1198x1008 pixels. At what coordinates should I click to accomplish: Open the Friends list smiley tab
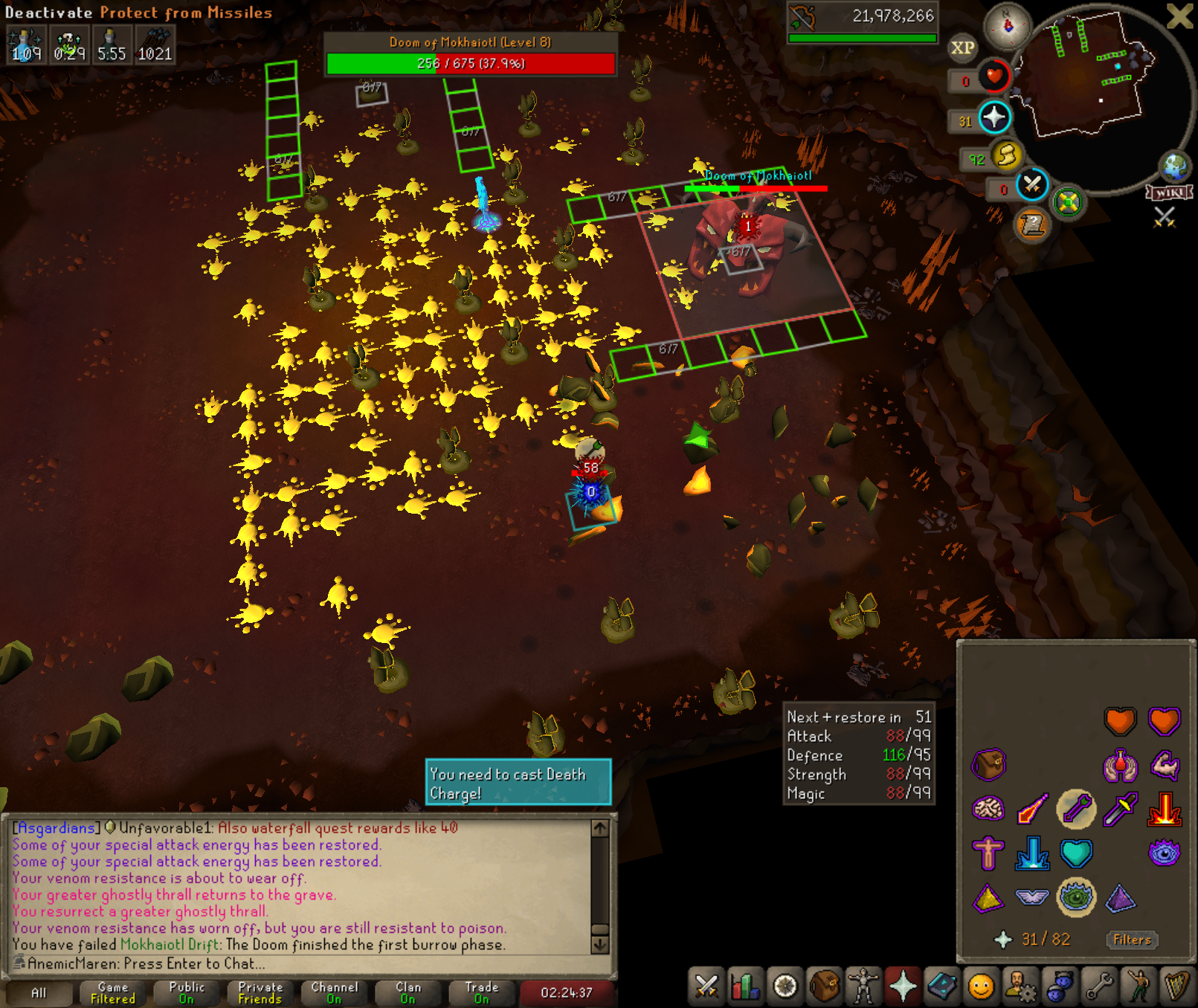[x=981, y=987]
